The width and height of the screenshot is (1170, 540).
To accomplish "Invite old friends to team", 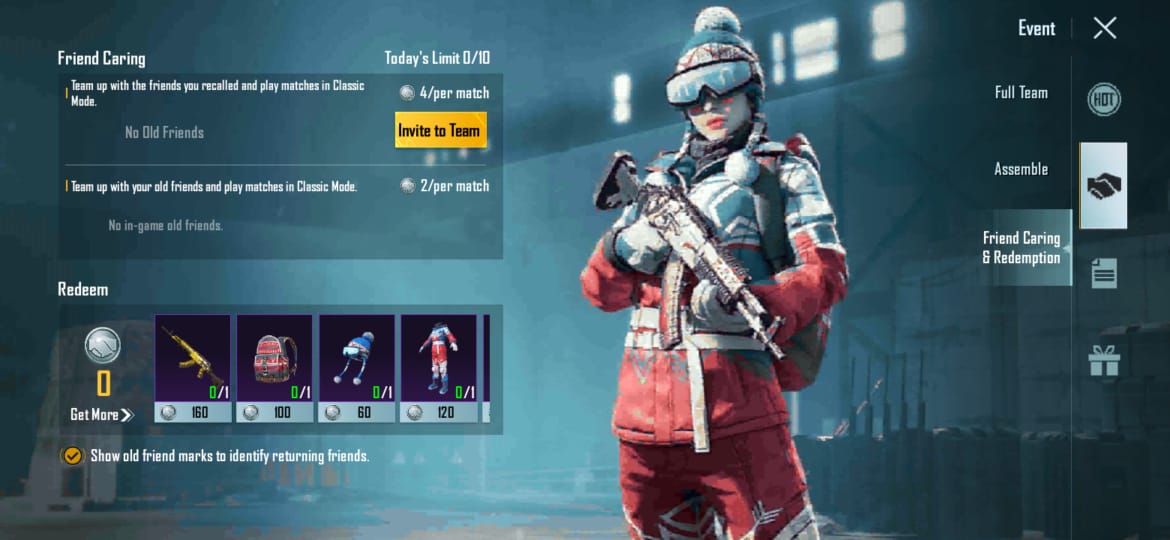I will pos(439,130).
